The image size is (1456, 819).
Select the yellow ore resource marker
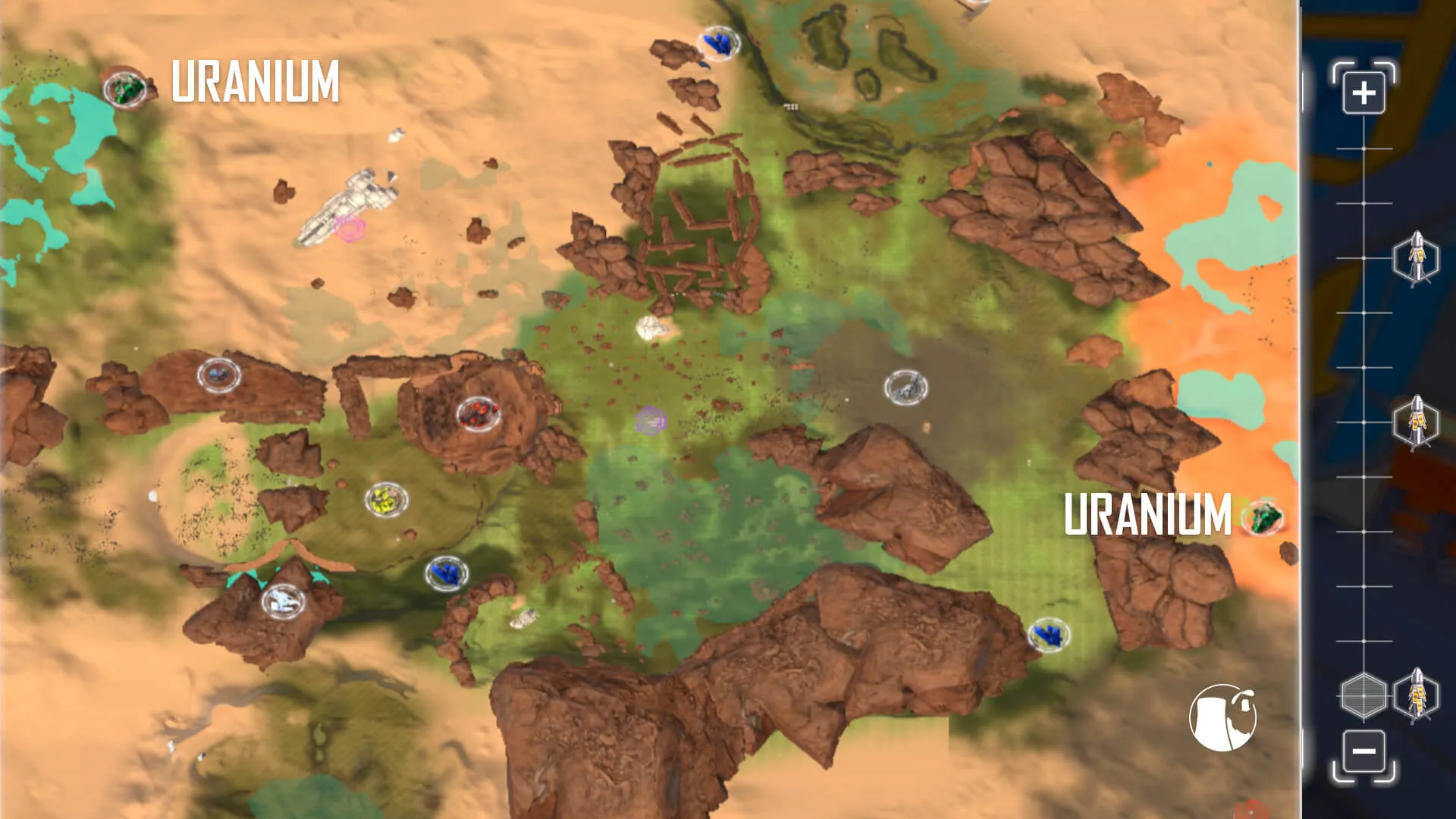pos(386,500)
